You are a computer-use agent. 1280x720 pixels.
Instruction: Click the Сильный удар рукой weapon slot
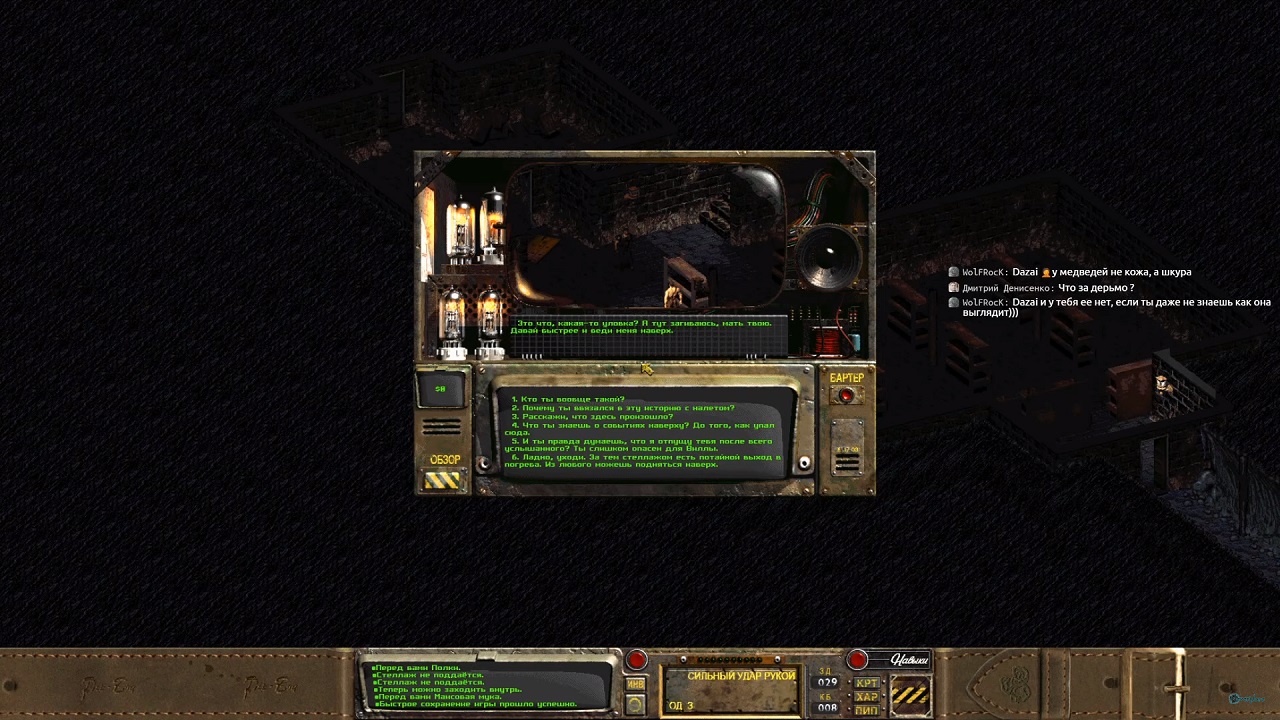pos(730,690)
